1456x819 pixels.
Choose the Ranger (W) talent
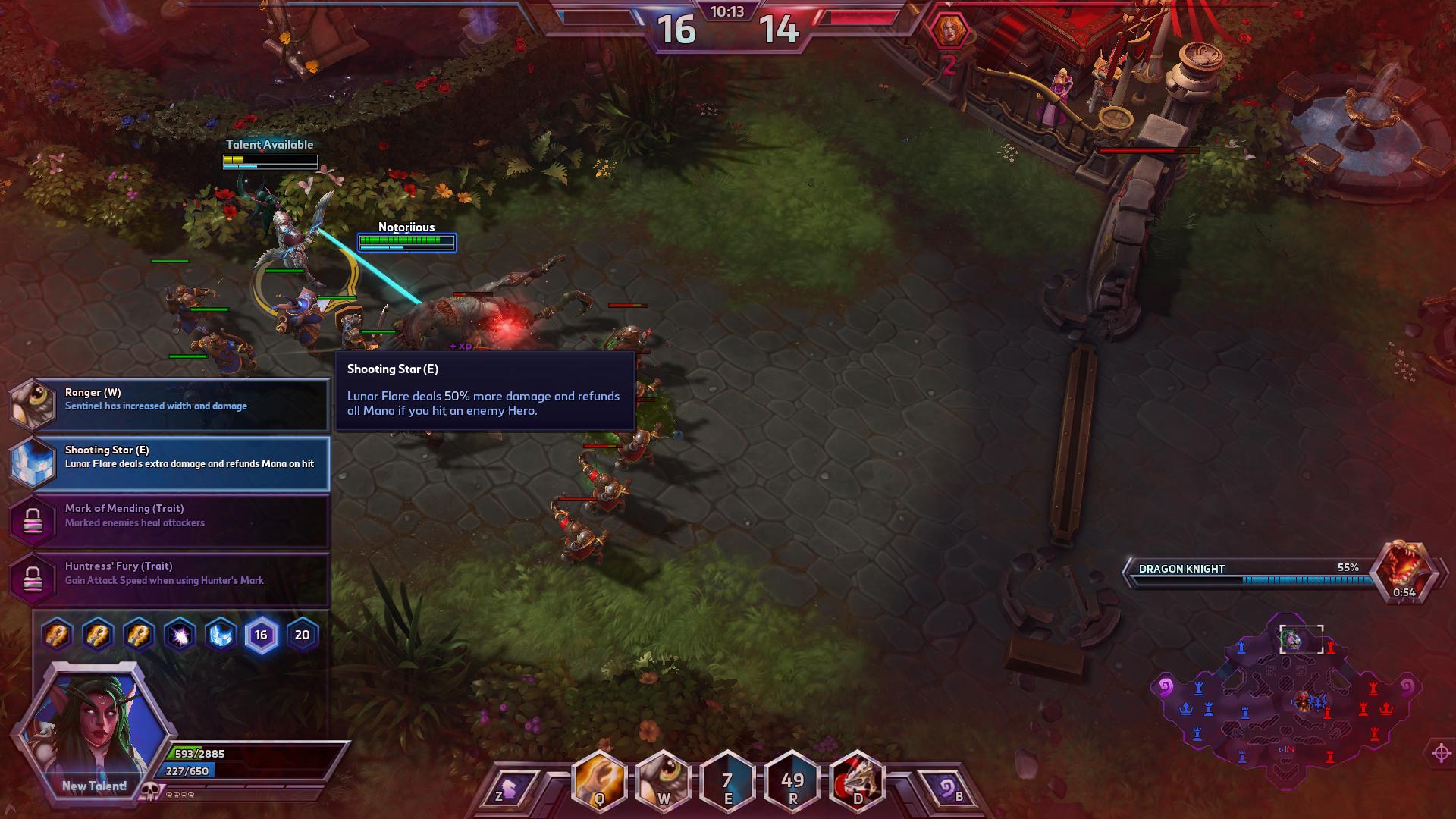168,405
